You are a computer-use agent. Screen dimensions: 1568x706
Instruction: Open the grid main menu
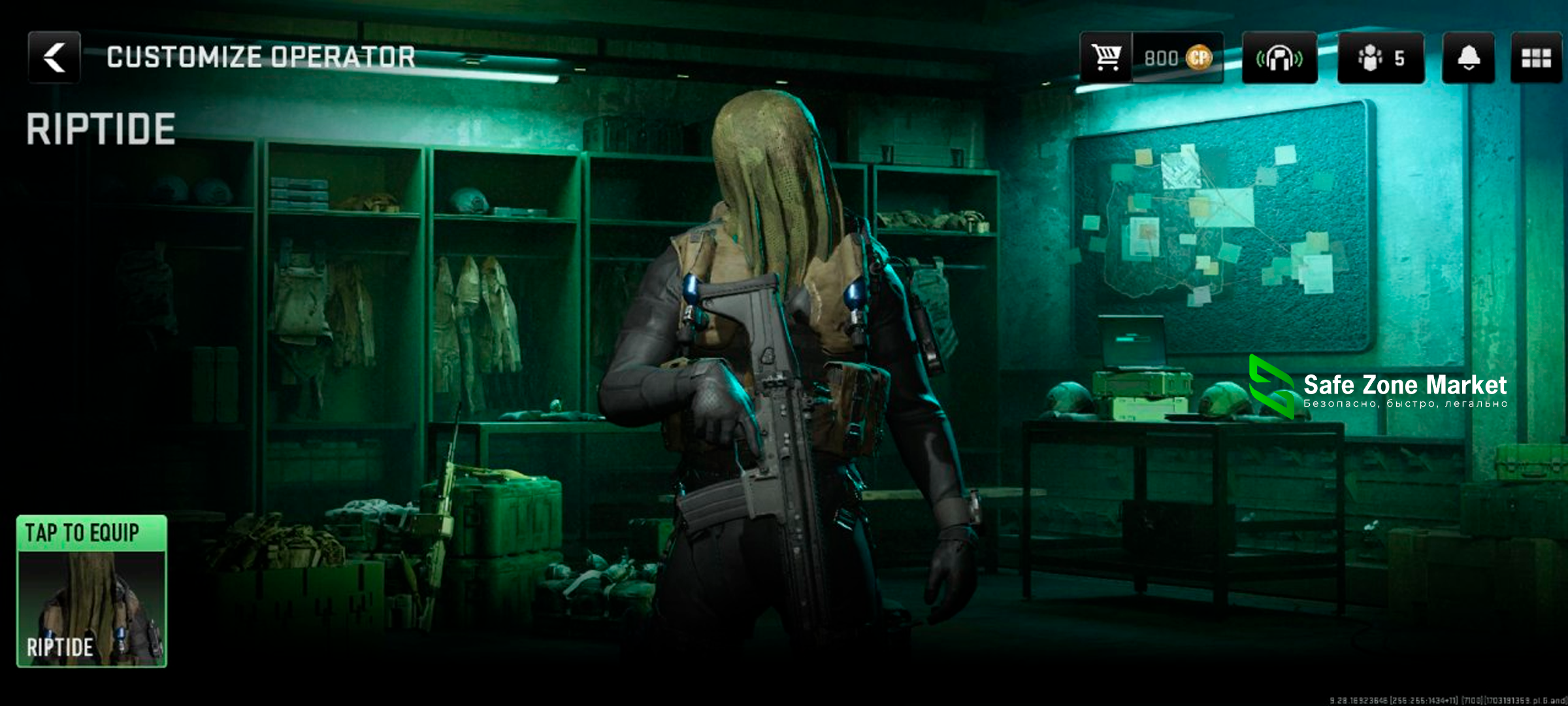pos(1536,58)
